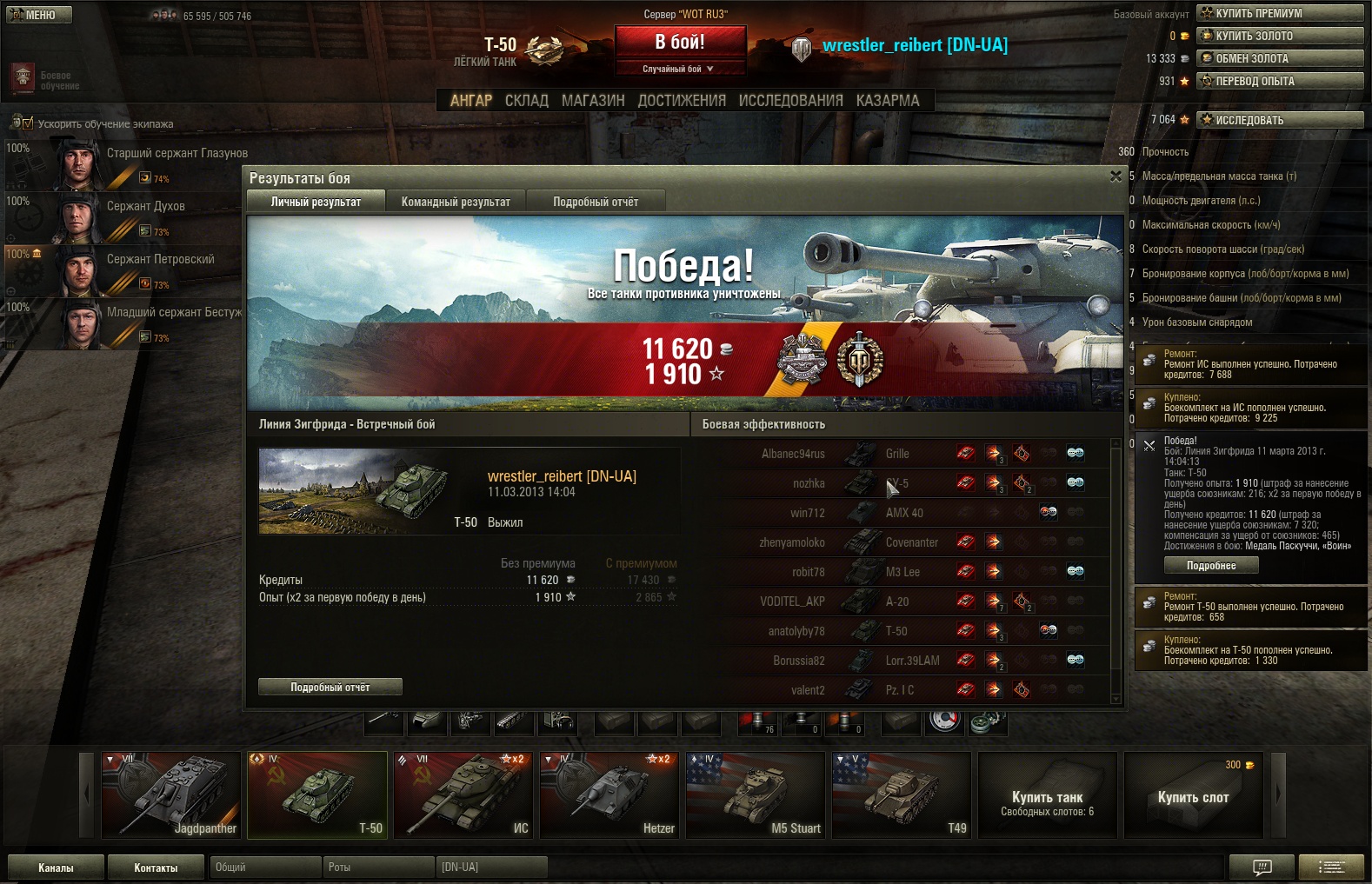Open the Контакты panel

click(x=156, y=867)
